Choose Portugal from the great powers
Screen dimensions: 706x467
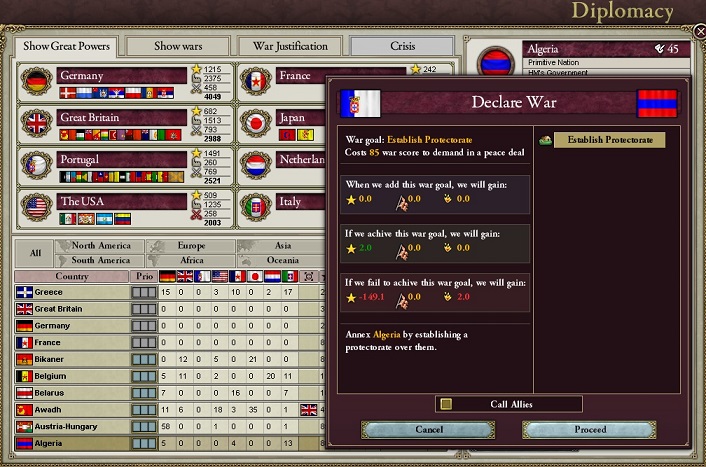click(122, 160)
